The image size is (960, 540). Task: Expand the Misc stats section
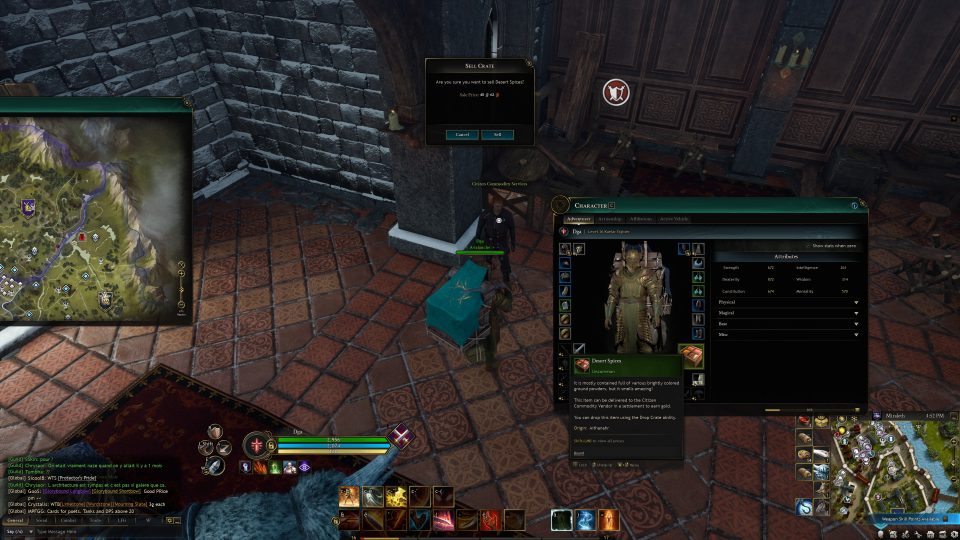pos(788,335)
